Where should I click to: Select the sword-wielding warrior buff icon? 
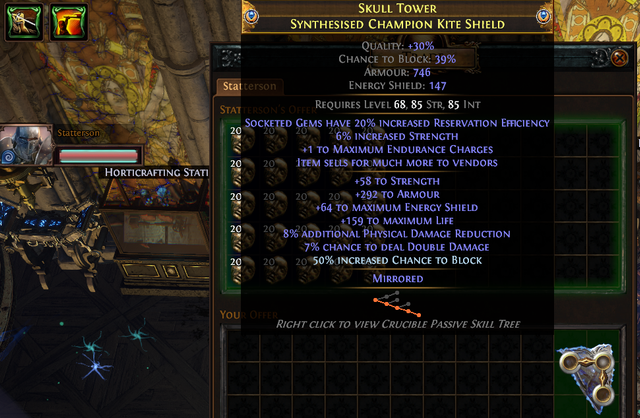click(x=21, y=21)
